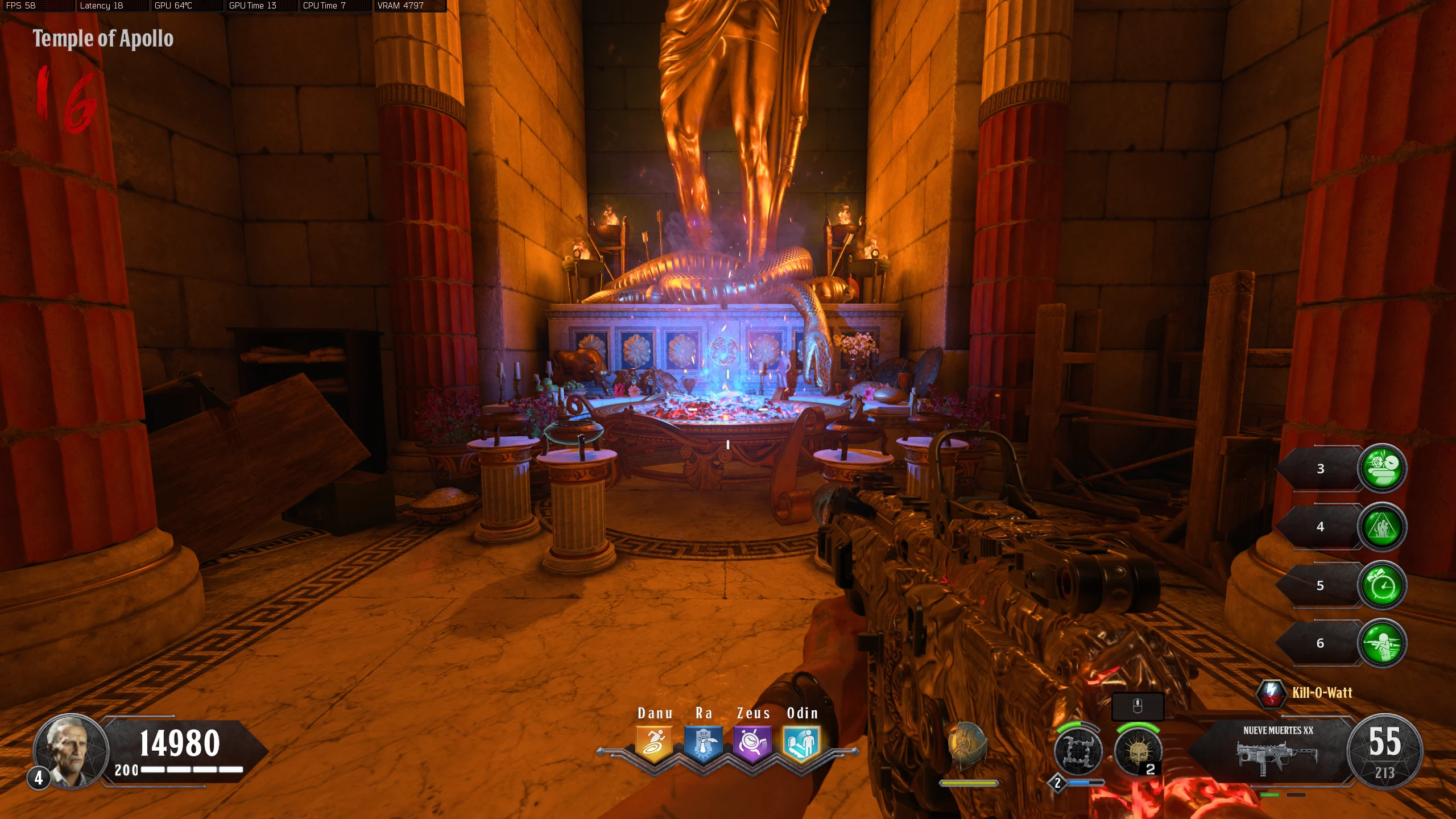Select the Nueve Muertes XX weapon panel
This screenshot has width=1456, height=819.
point(1277,751)
